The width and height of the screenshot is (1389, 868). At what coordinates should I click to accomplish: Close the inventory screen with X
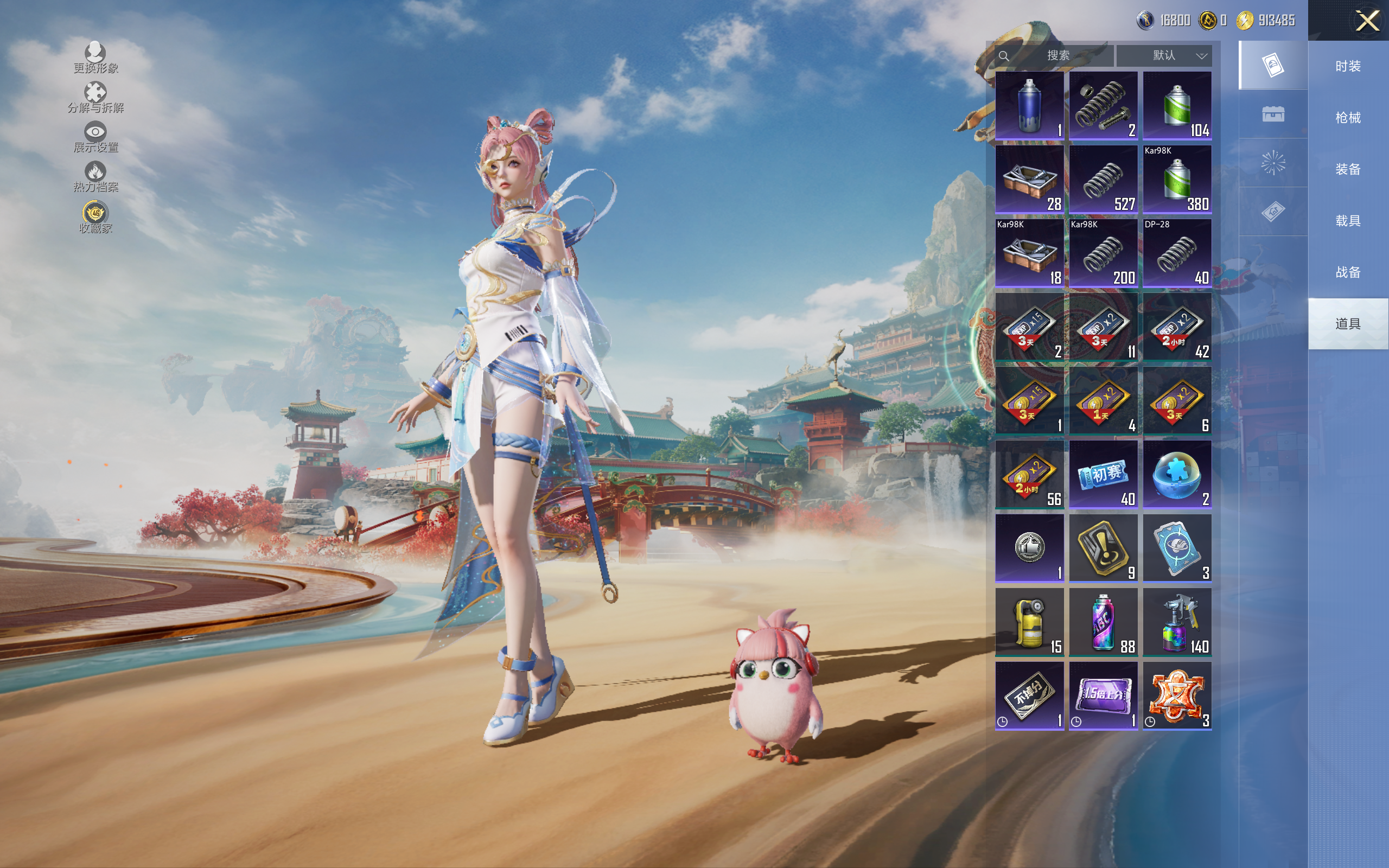click(1367, 21)
